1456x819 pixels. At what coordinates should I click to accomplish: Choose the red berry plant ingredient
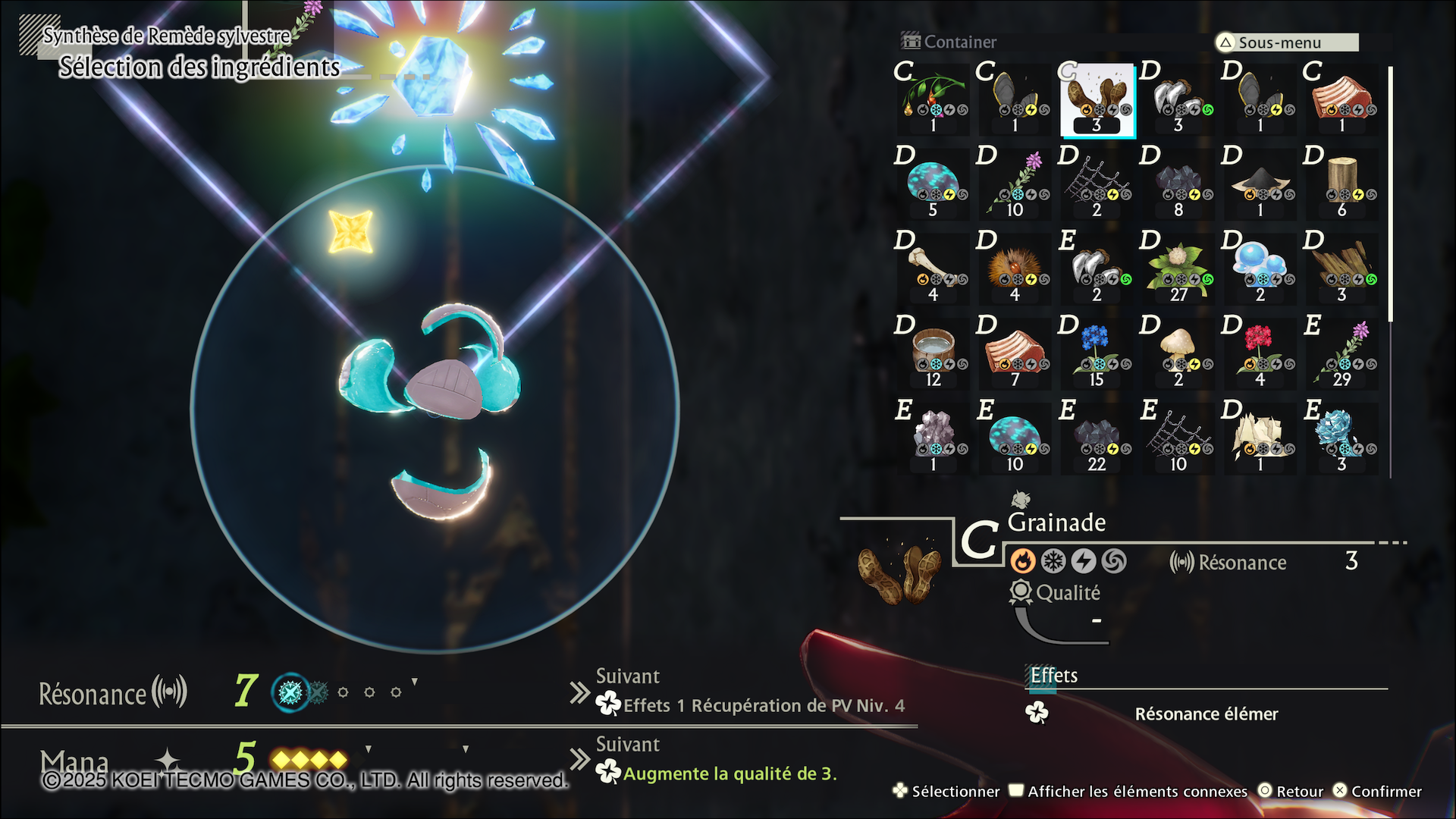pyautogui.click(x=932, y=99)
